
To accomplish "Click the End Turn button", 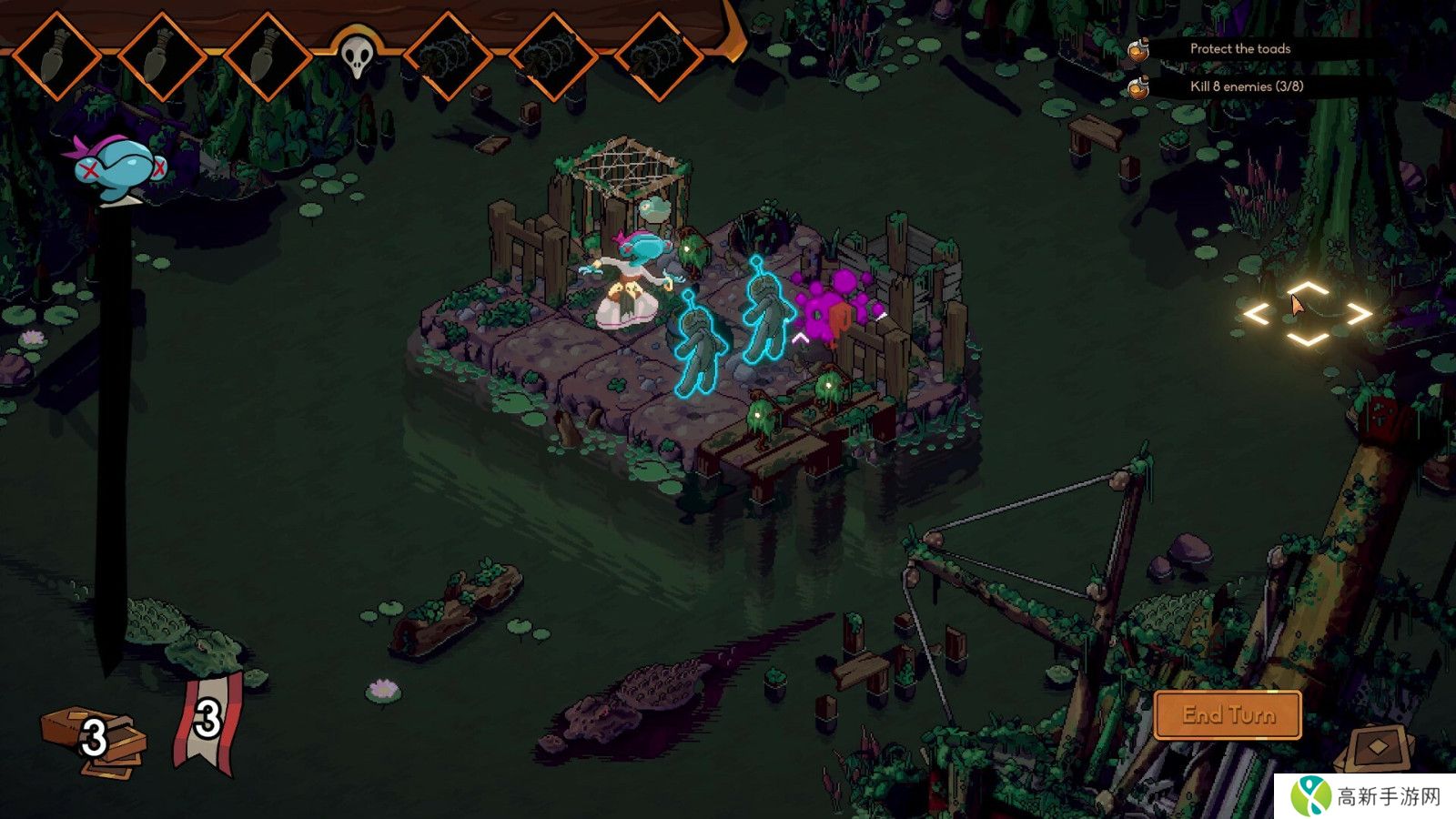I will click(x=1228, y=714).
